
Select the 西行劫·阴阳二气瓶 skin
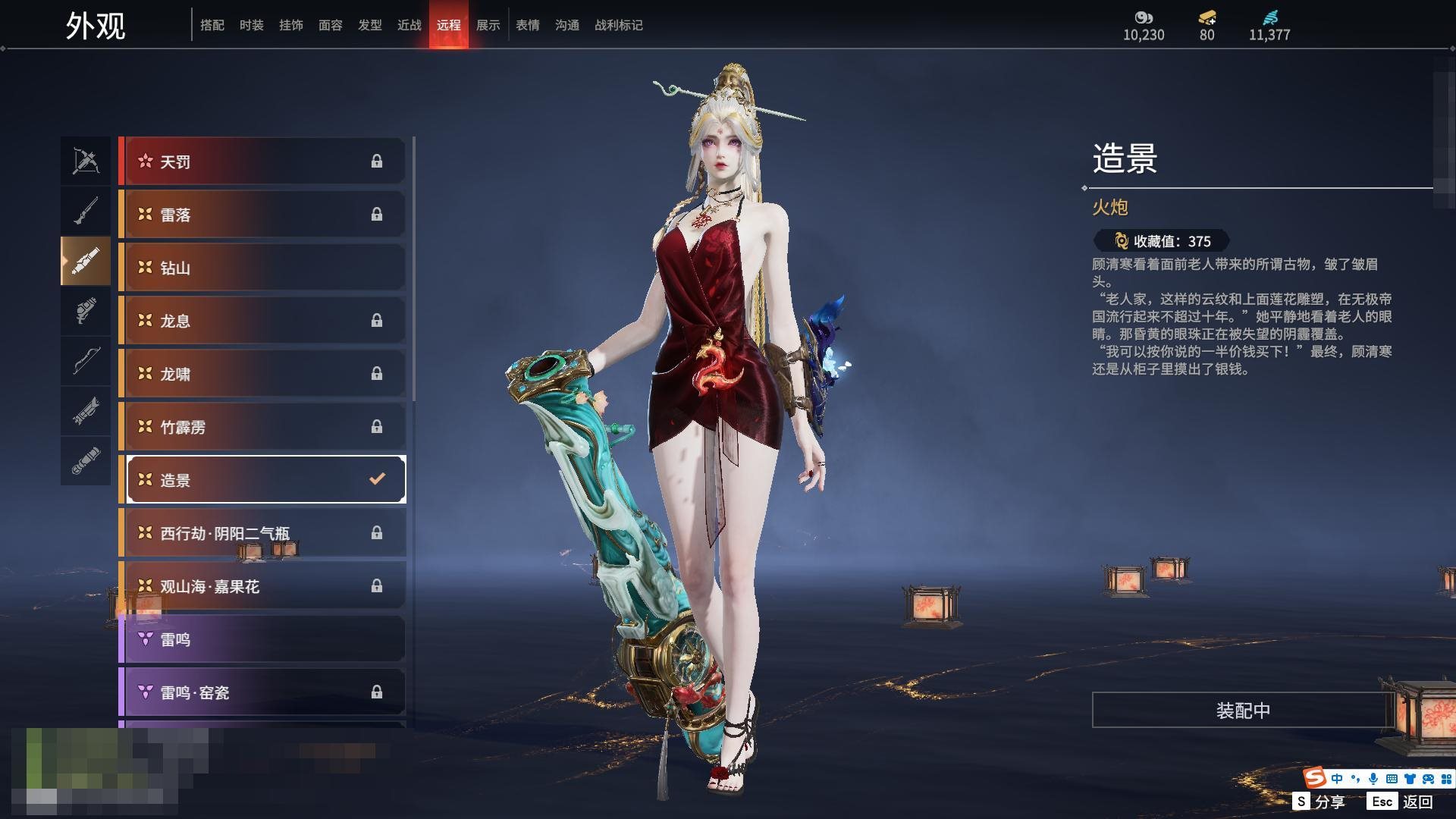(x=262, y=533)
